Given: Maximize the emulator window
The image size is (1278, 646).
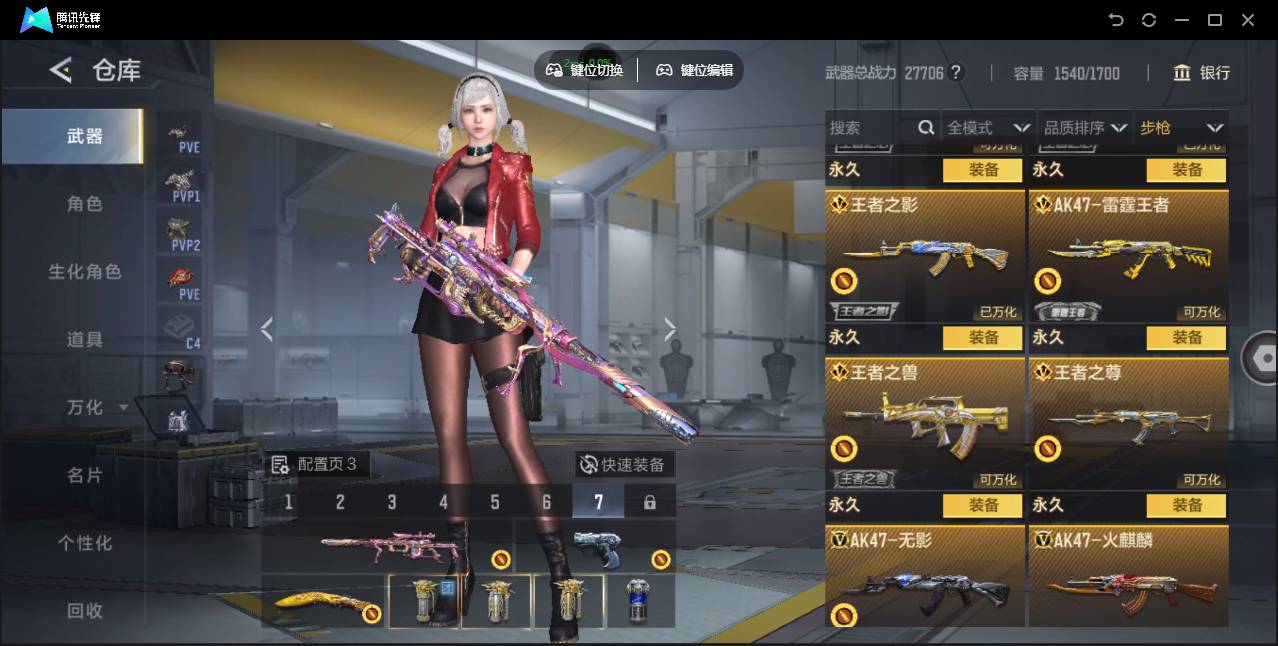Looking at the screenshot, I should point(1215,20).
